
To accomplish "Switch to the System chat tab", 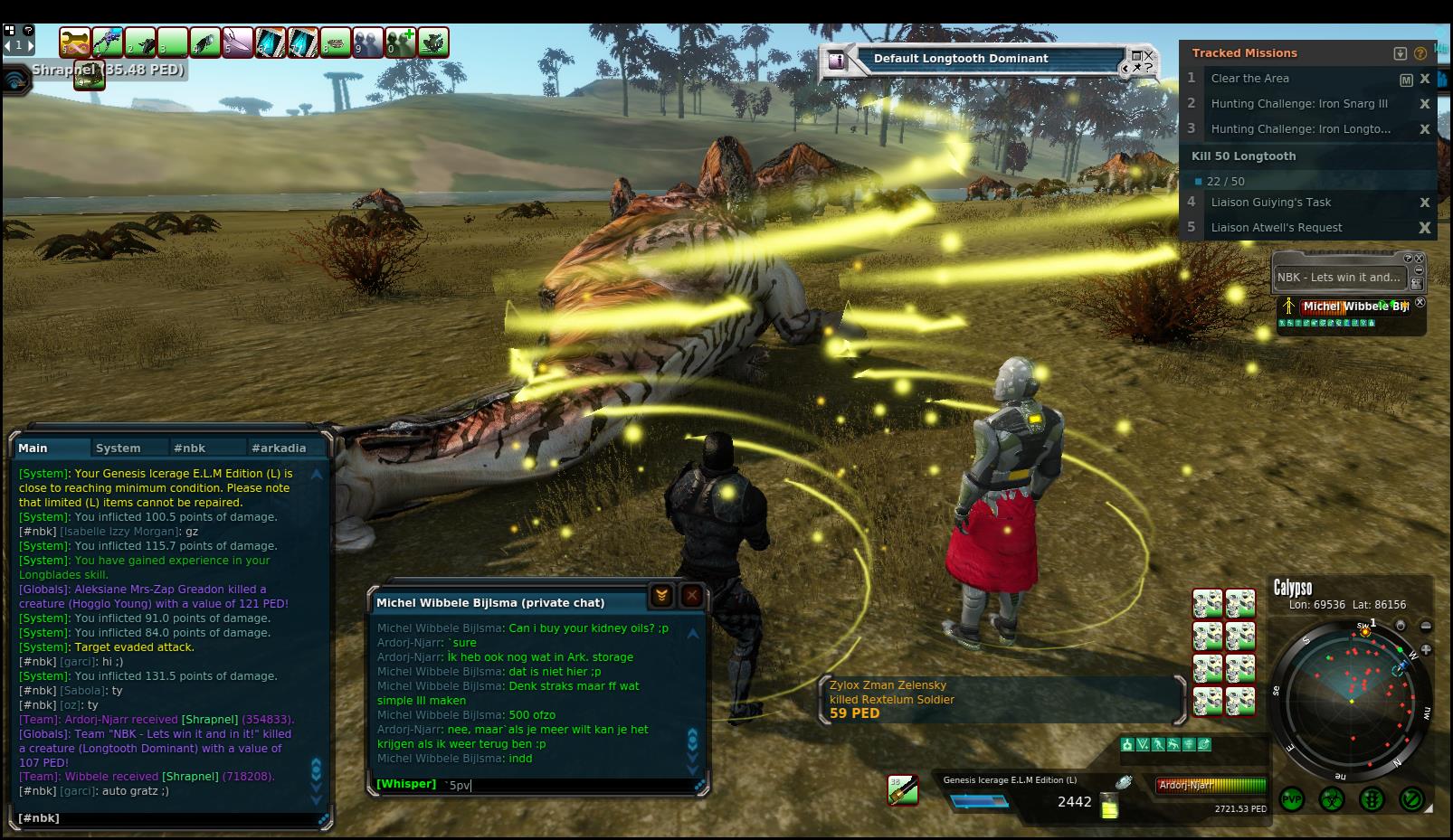I will pos(119,448).
